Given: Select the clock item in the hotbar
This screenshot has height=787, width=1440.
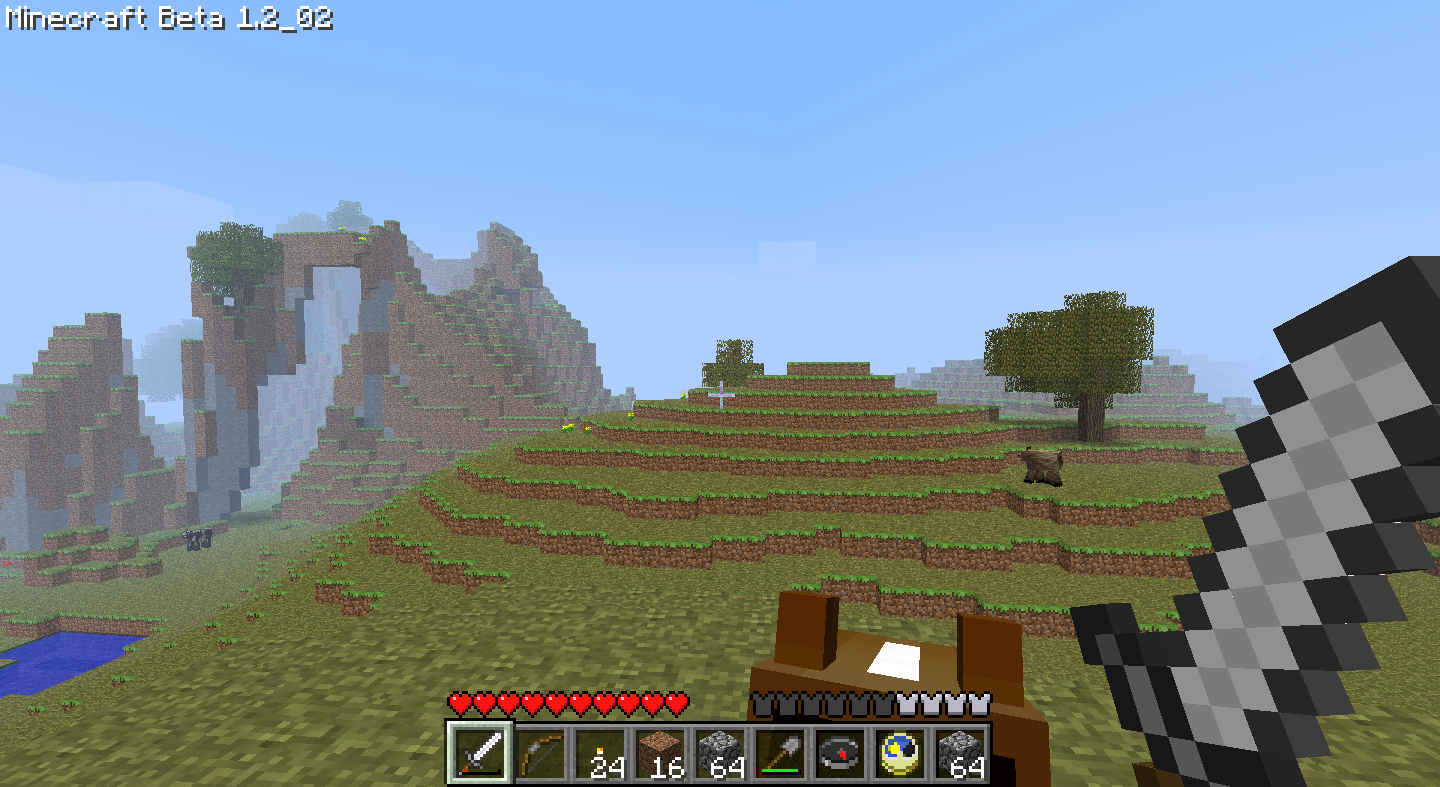Looking at the screenshot, I should [x=898, y=757].
